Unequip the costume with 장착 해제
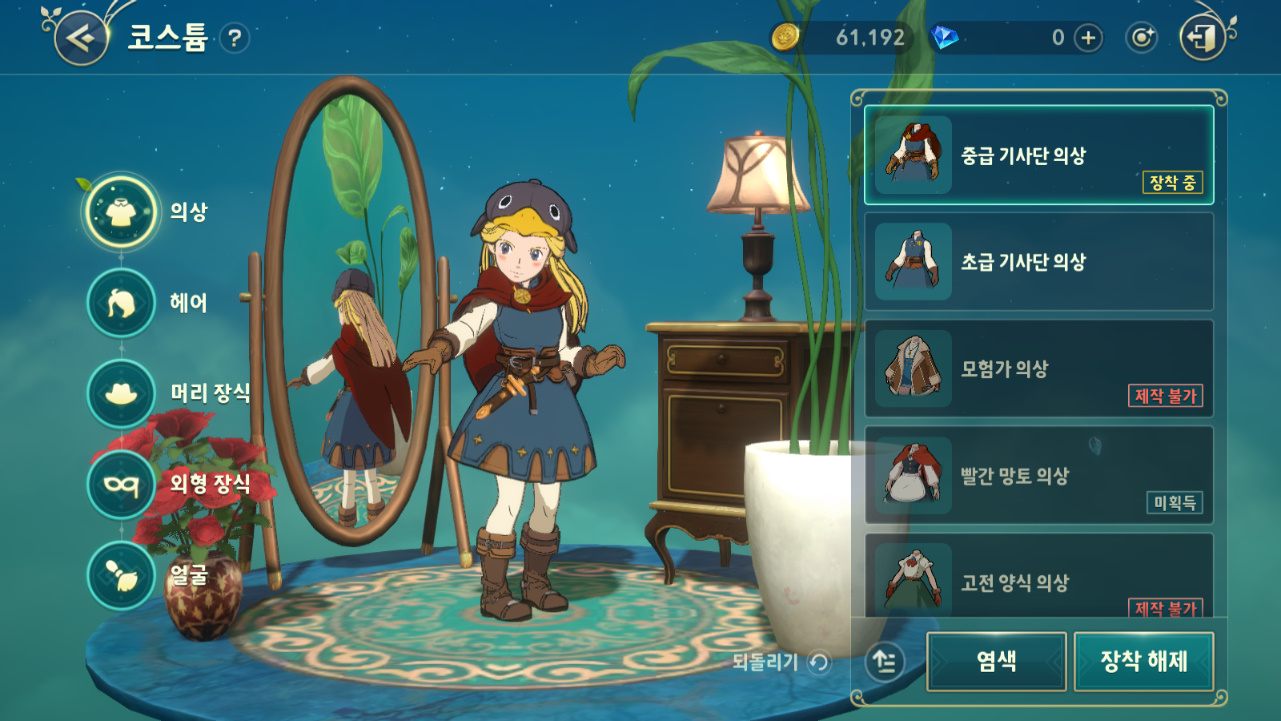1281x721 pixels. pos(1143,661)
